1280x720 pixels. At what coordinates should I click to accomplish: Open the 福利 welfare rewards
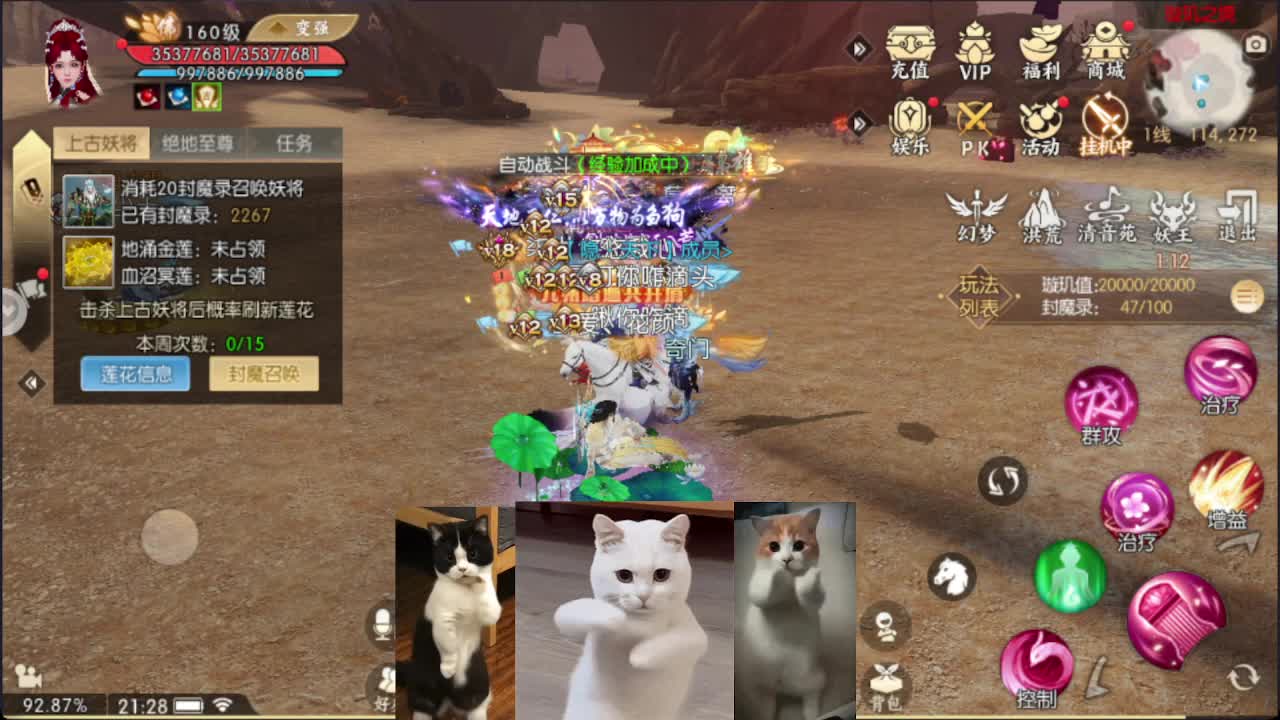1040,50
